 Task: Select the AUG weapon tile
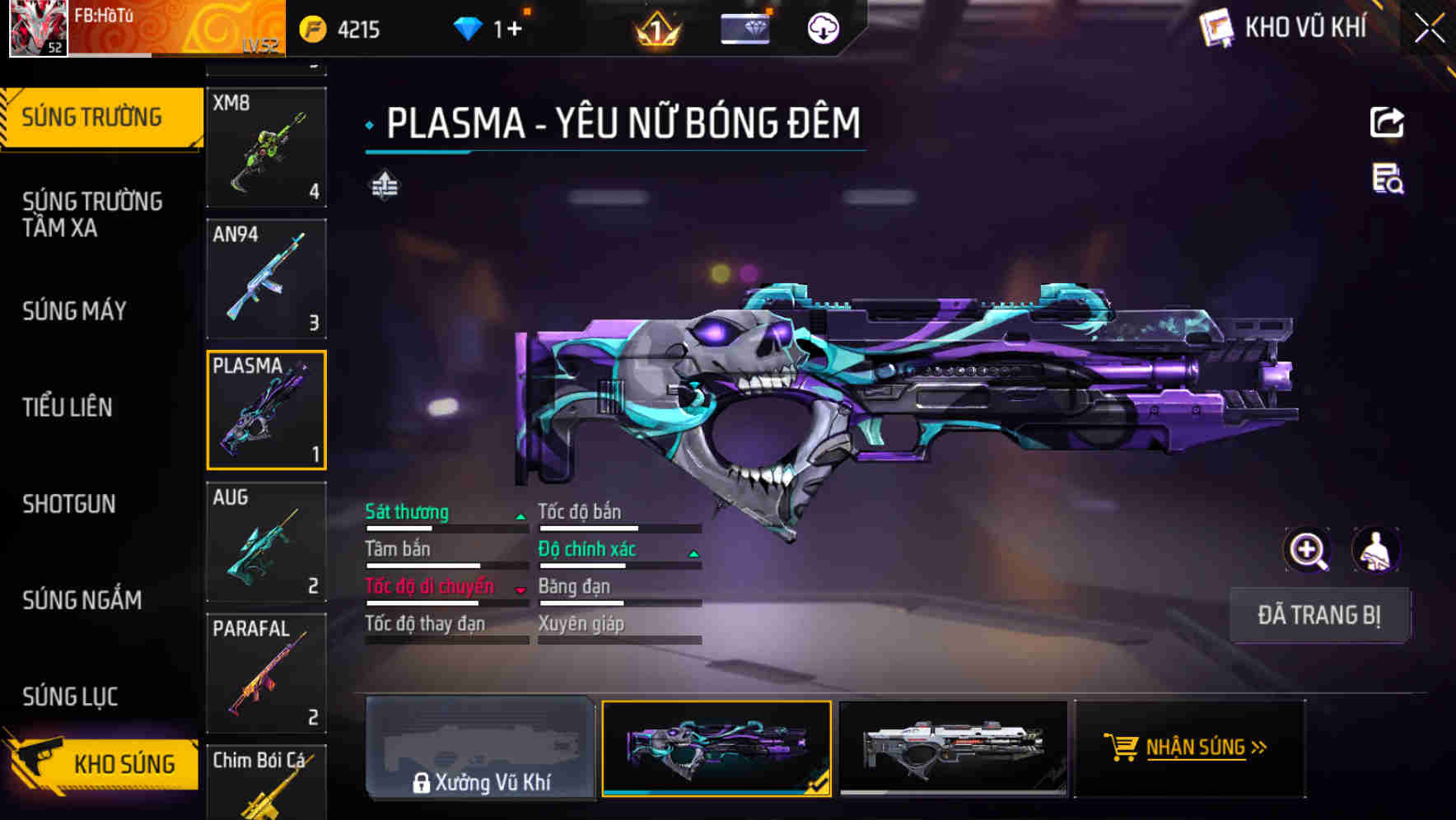[266, 542]
